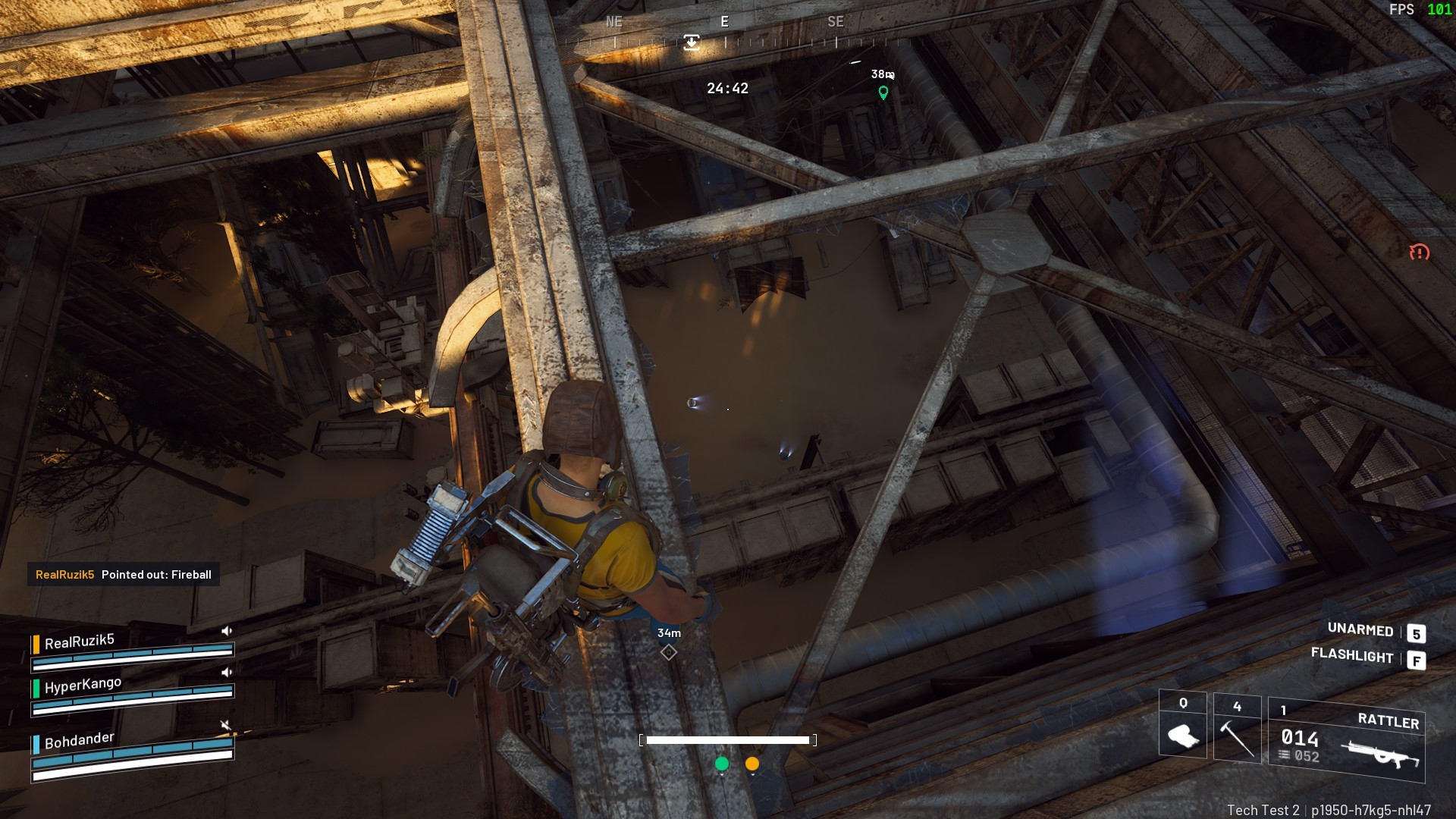Click the extraction icon on the compass
Screen dimensions: 1456x819
(691, 42)
